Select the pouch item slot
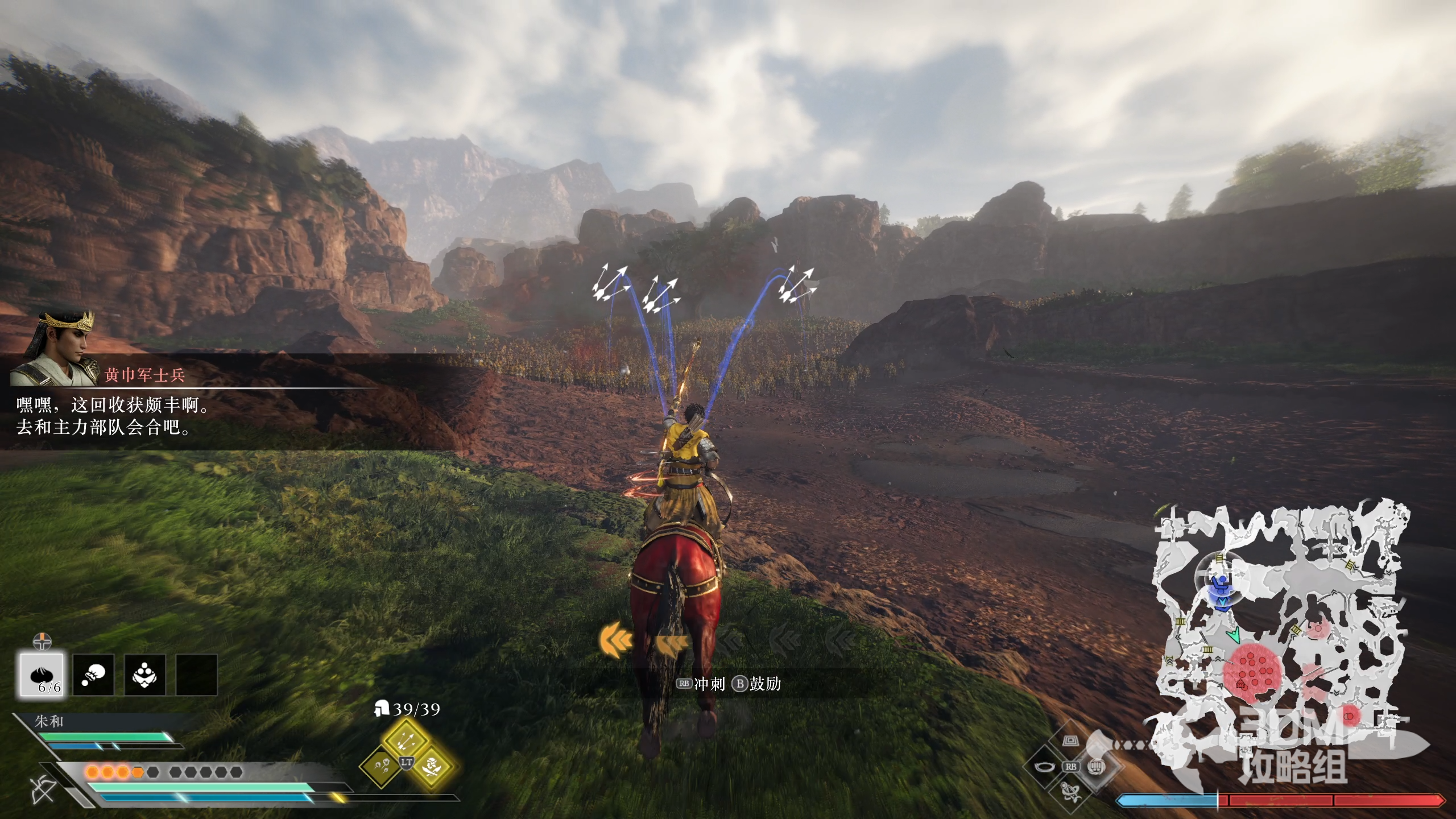 [x=93, y=675]
